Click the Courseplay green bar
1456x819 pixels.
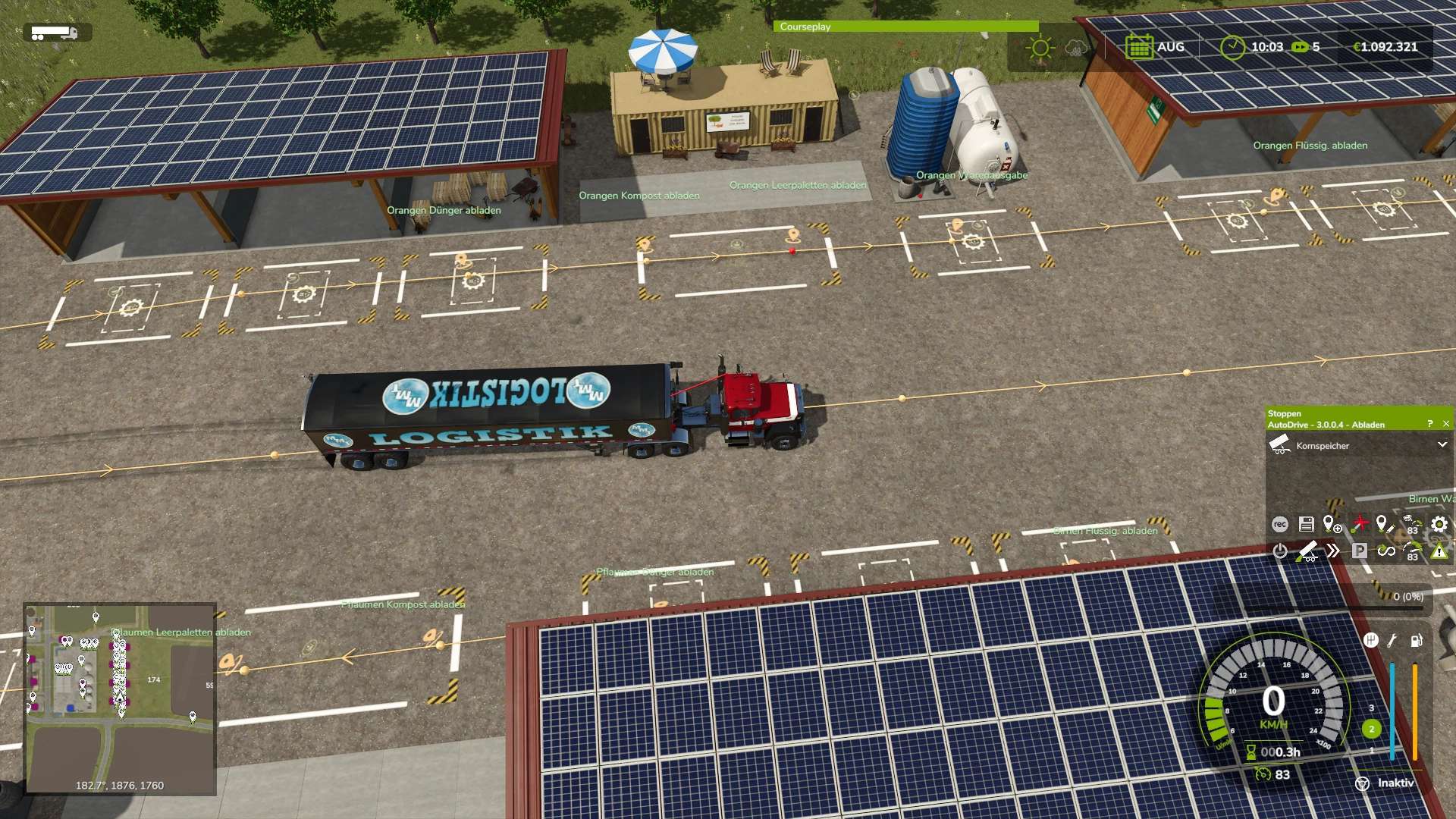pos(905,27)
